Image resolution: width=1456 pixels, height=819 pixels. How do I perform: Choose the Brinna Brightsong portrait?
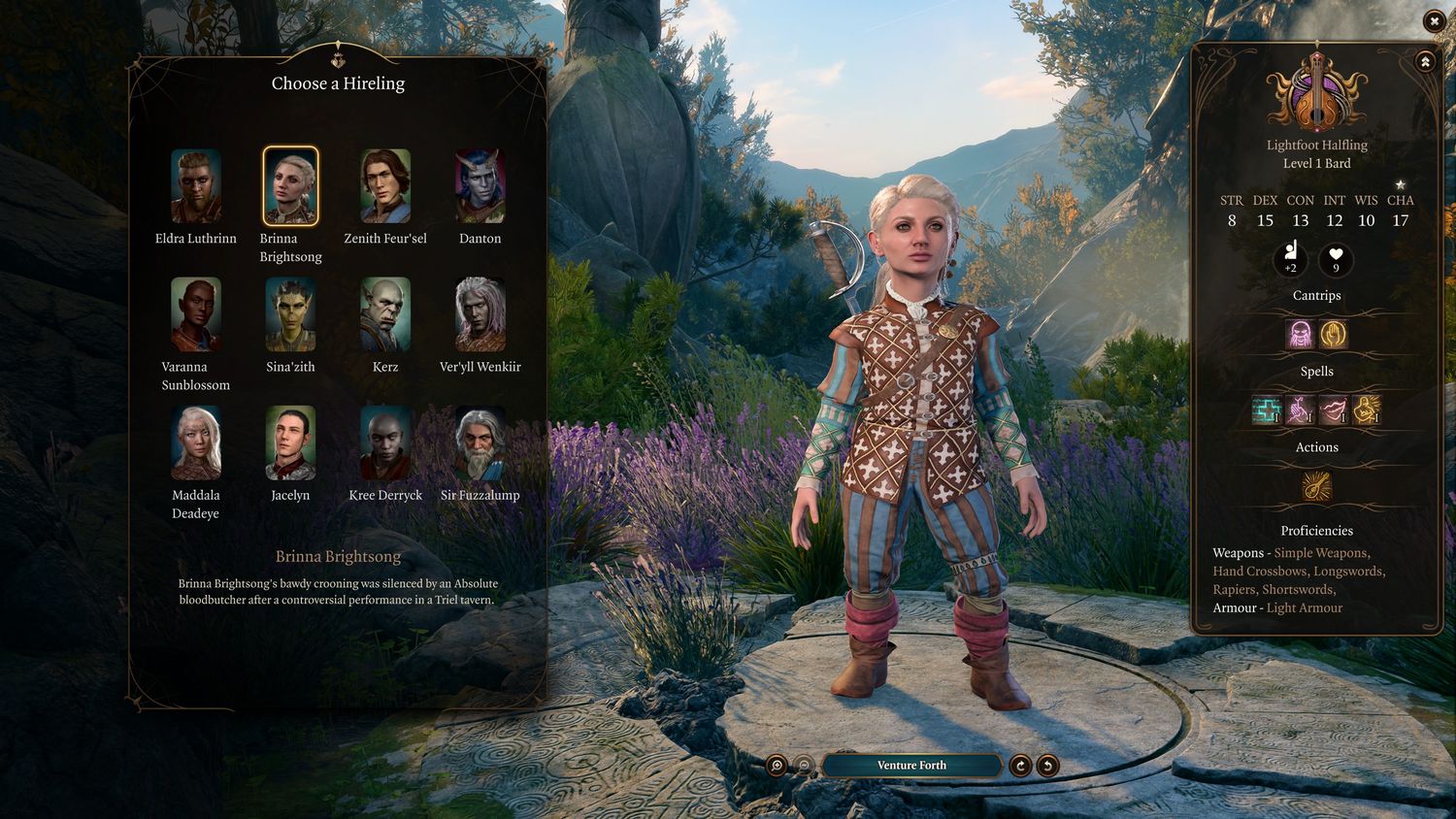(x=290, y=186)
